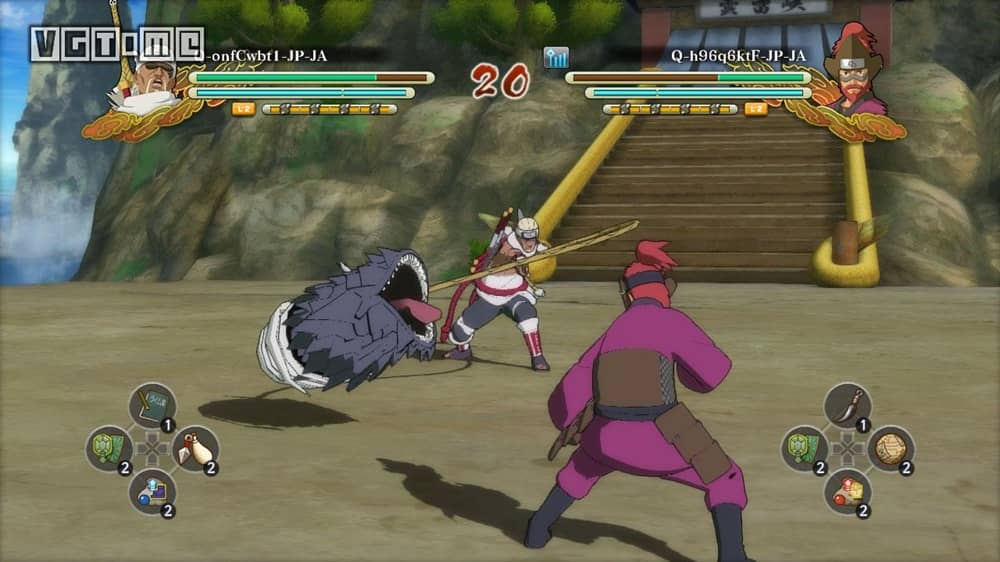Image resolution: width=1000 pixels, height=562 pixels.
Task: Click the VGTime watermark logo
Action: coord(115,44)
